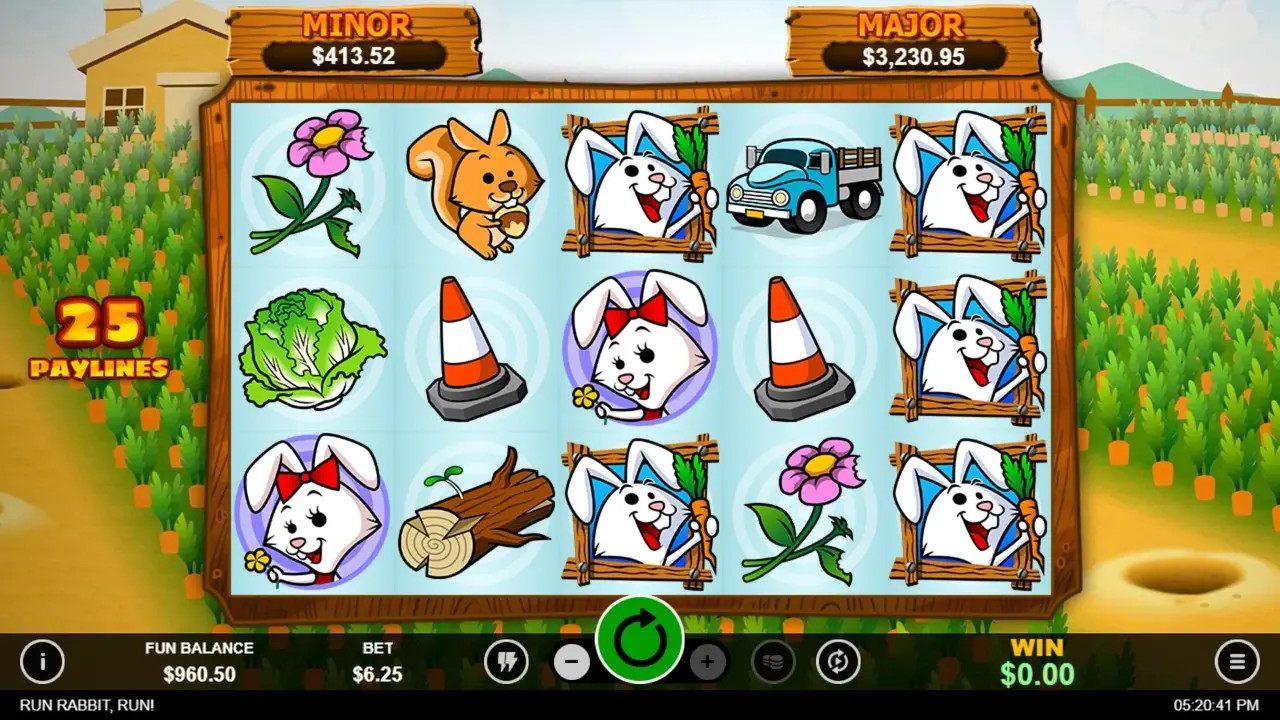Screen dimensions: 1280x720
Task: Toggle turbo mode lightning bolt icon
Action: (506, 661)
